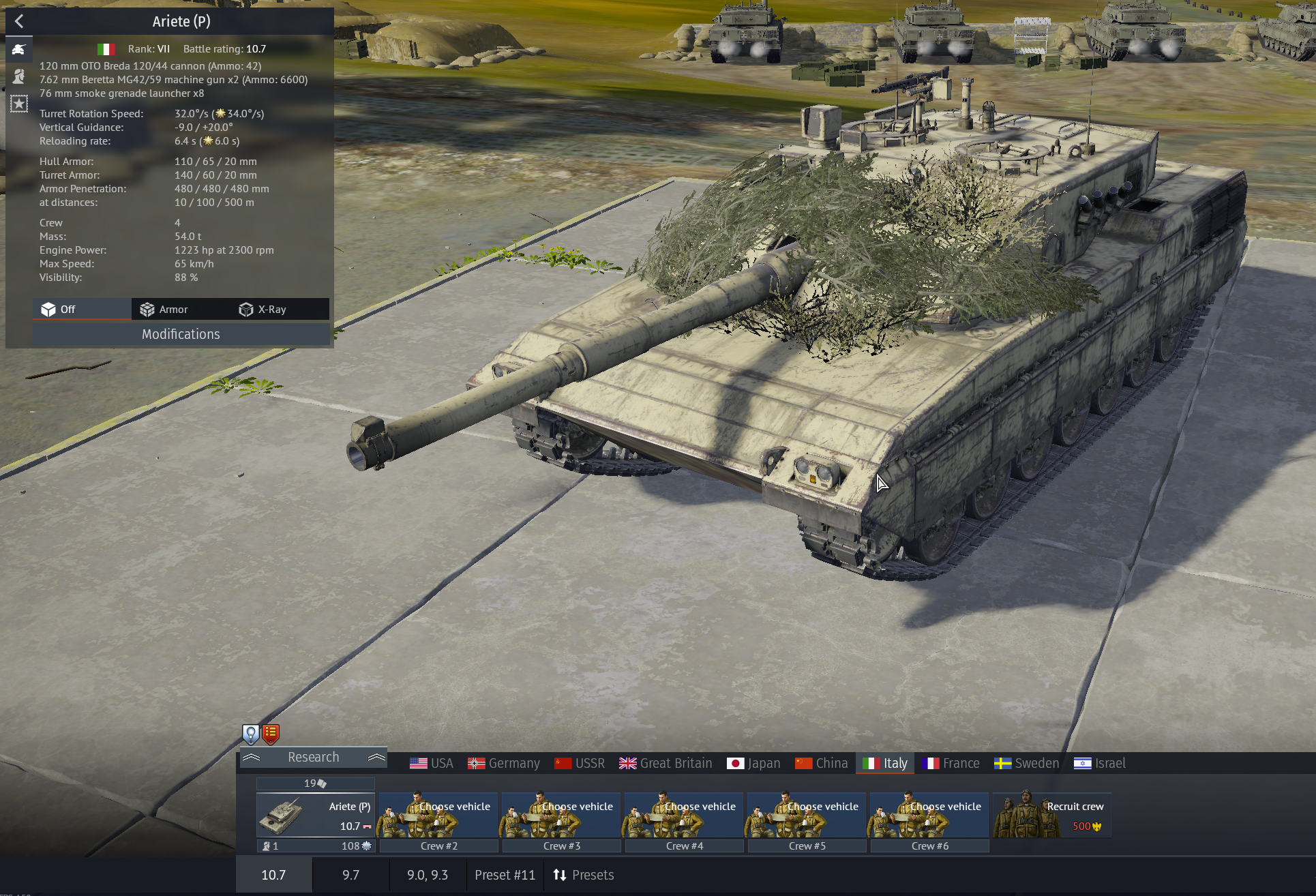Open the Modifications panel
This screenshot has width=1316, height=896.
[181, 334]
